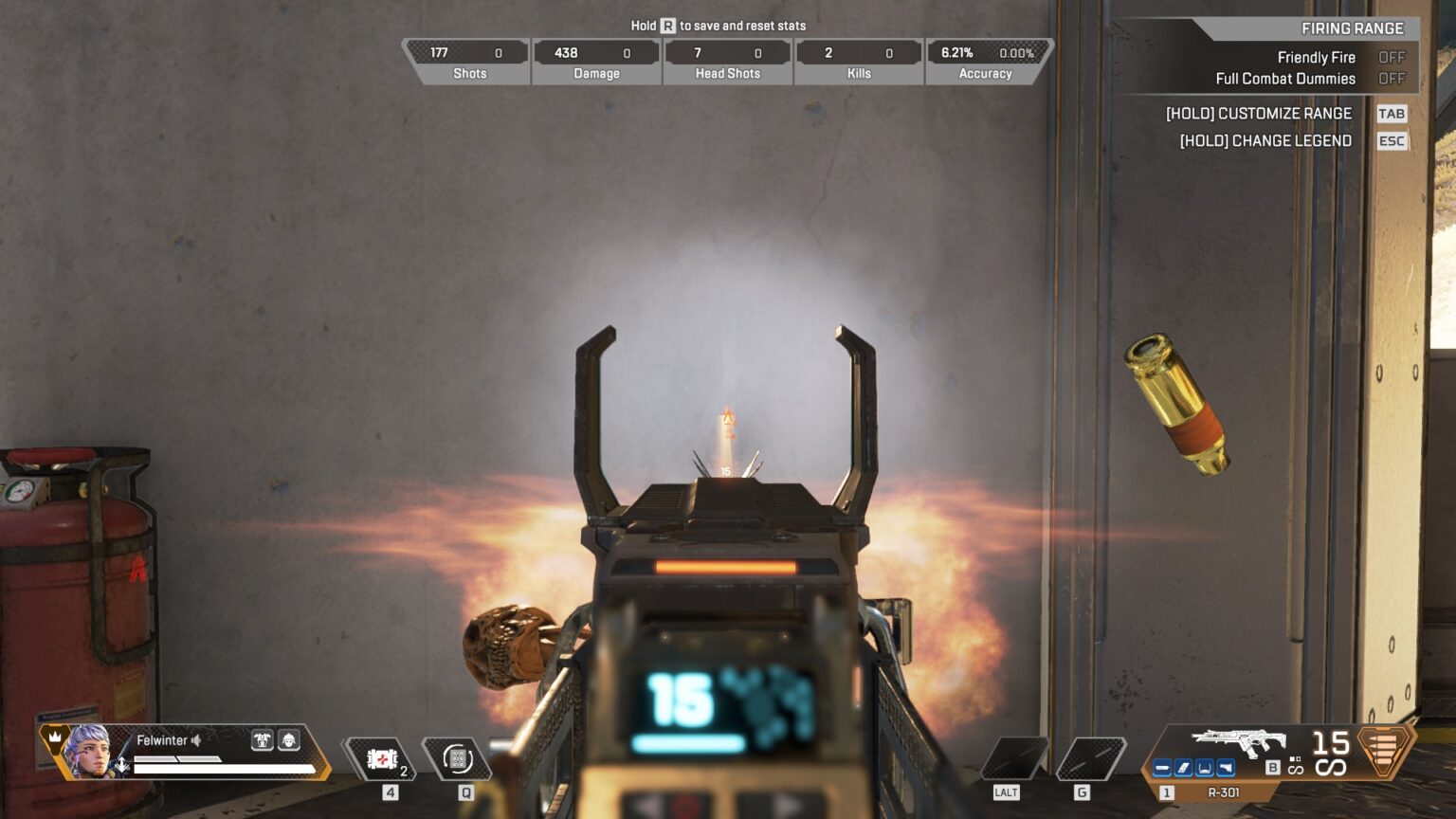Click Valkyrie's tactical ability icon above the Q key

(459, 758)
